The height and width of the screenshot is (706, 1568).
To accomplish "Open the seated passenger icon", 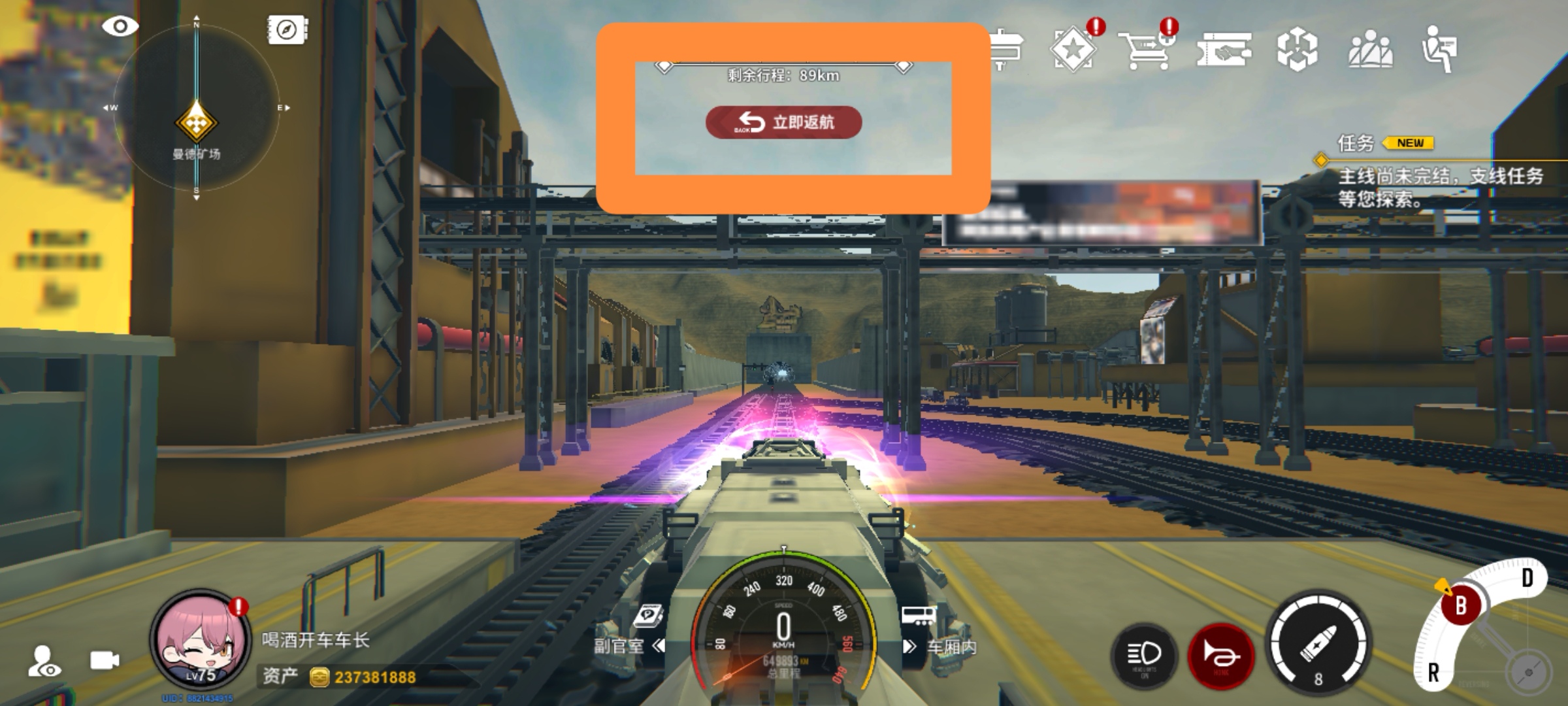I will [x=1440, y=50].
